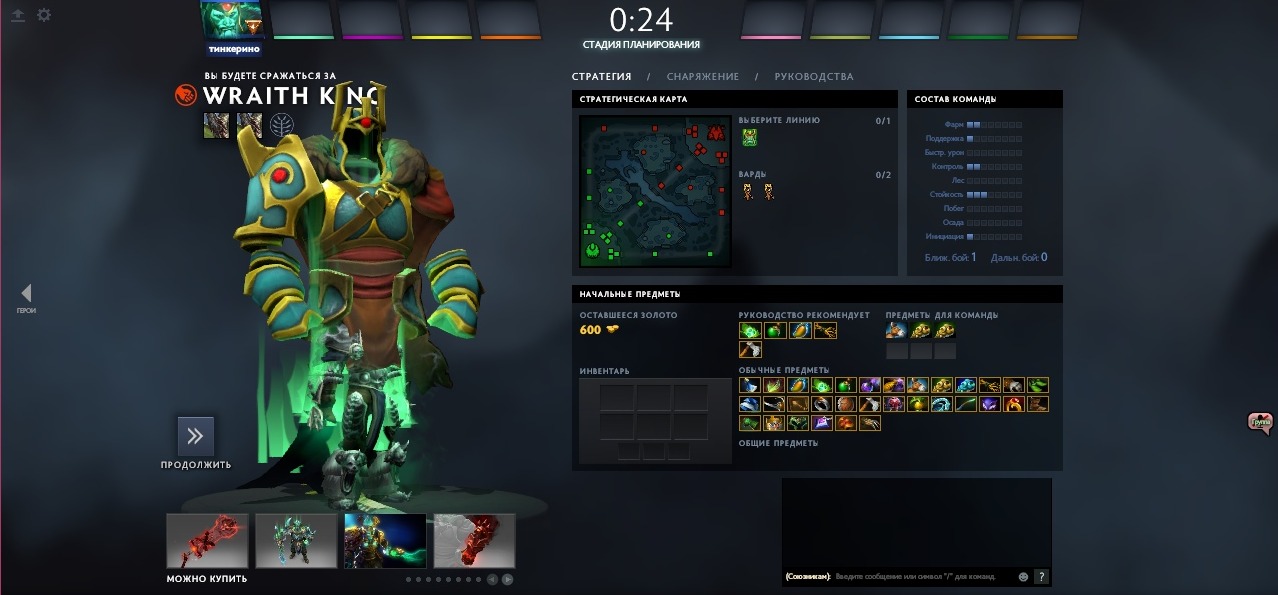Open the settings gear
Image resolution: width=1278 pixels, height=595 pixels.
click(x=44, y=15)
